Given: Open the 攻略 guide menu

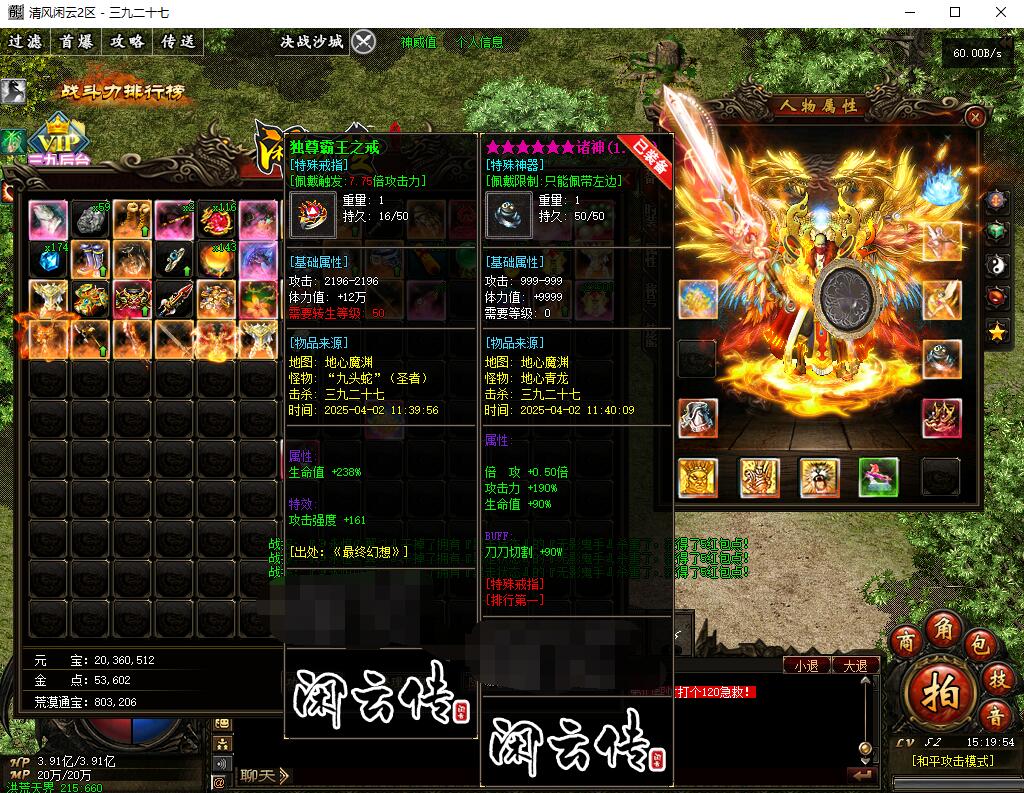Looking at the screenshot, I should 127,42.
